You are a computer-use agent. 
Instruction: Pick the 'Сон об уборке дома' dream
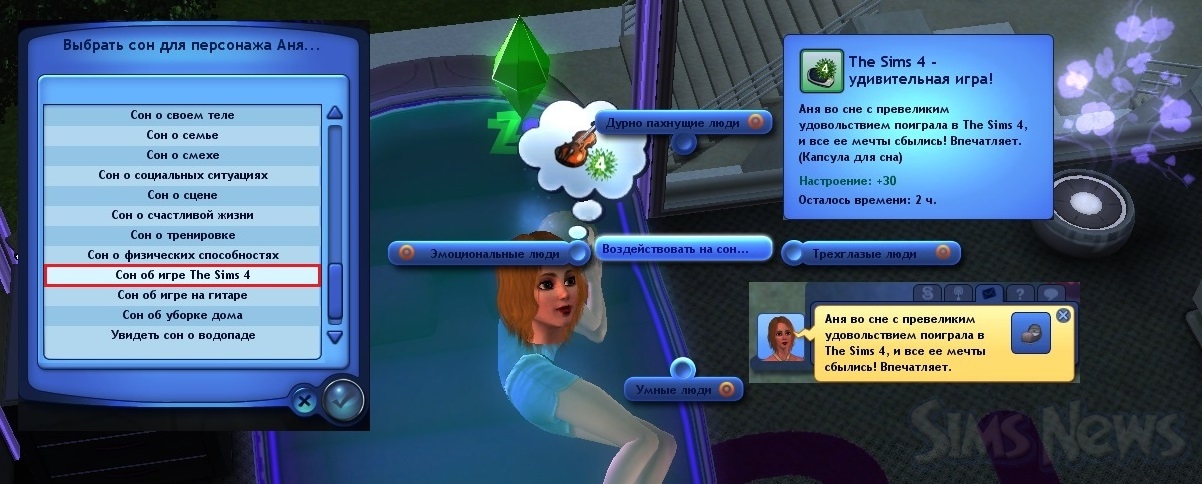(182, 315)
